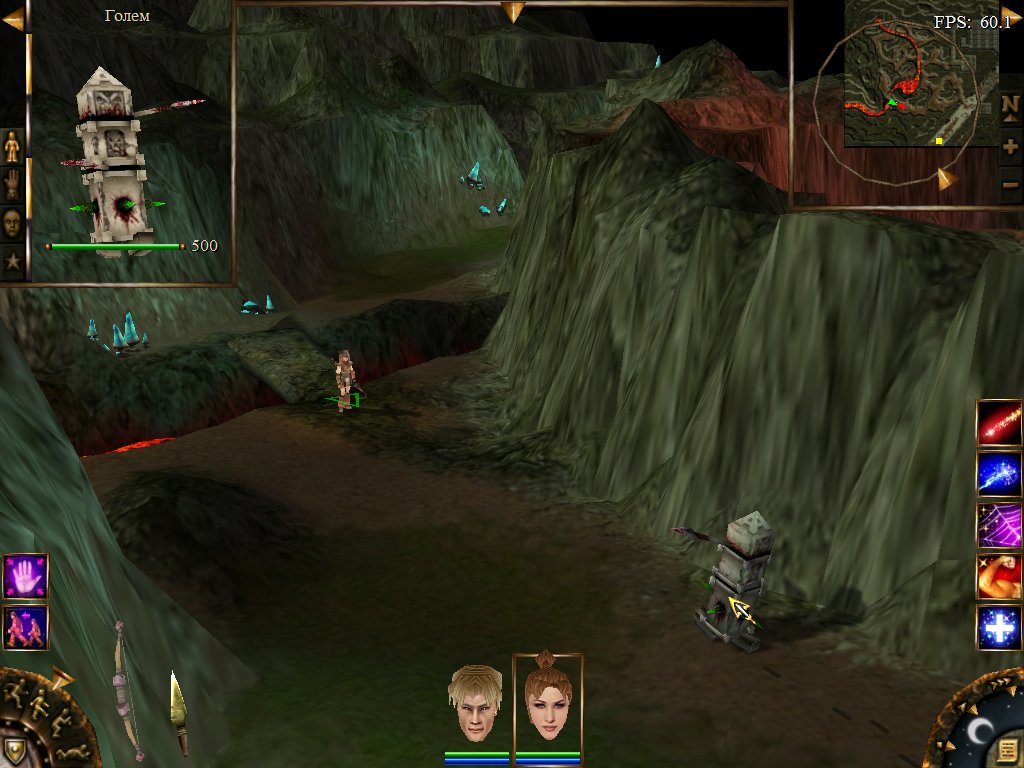This screenshot has height=768, width=1024.
Task: Activate the purple glowing hand icon
Action: 25,577
